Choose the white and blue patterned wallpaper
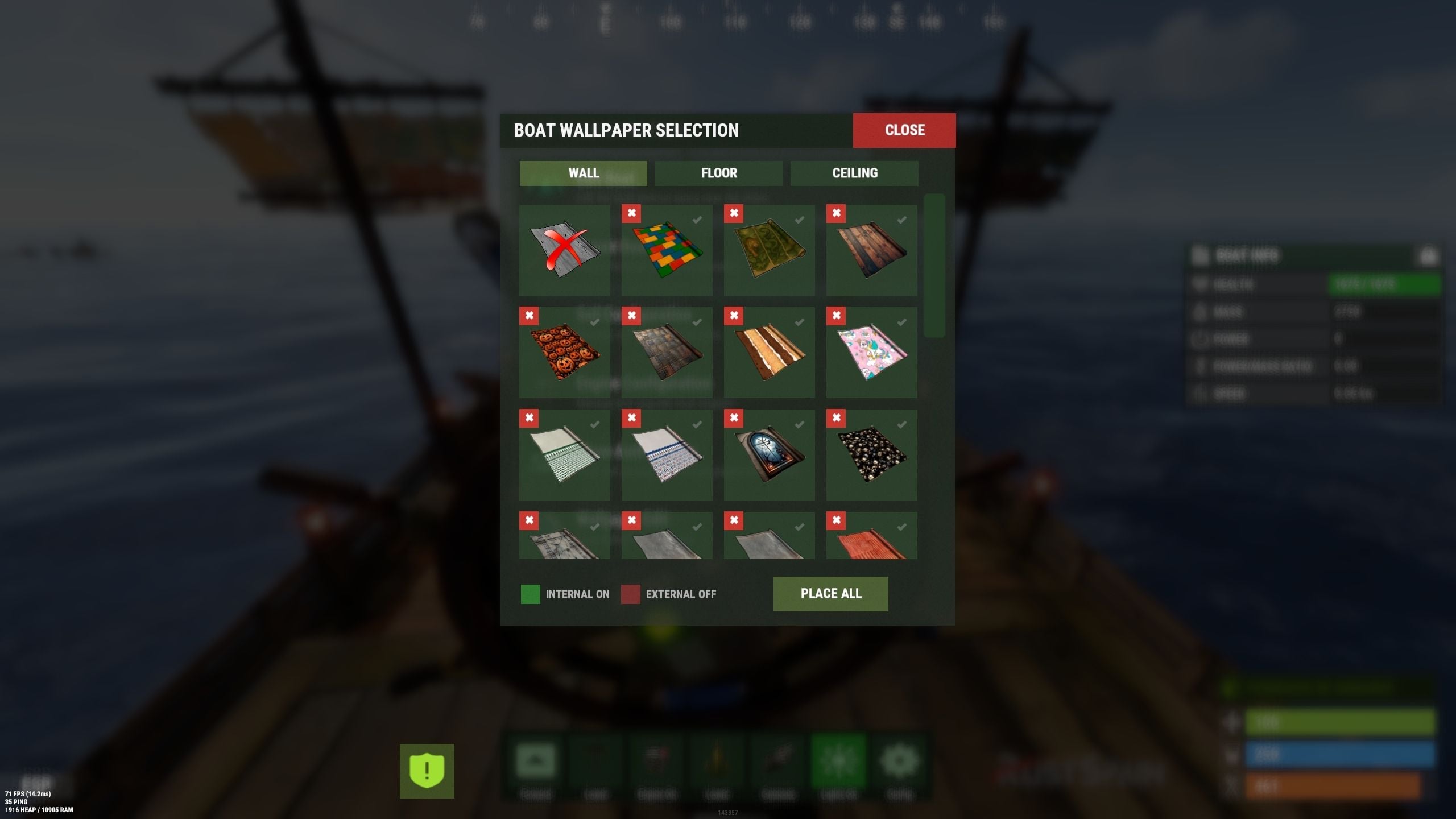This screenshot has width=1456, height=819. point(667,455)
